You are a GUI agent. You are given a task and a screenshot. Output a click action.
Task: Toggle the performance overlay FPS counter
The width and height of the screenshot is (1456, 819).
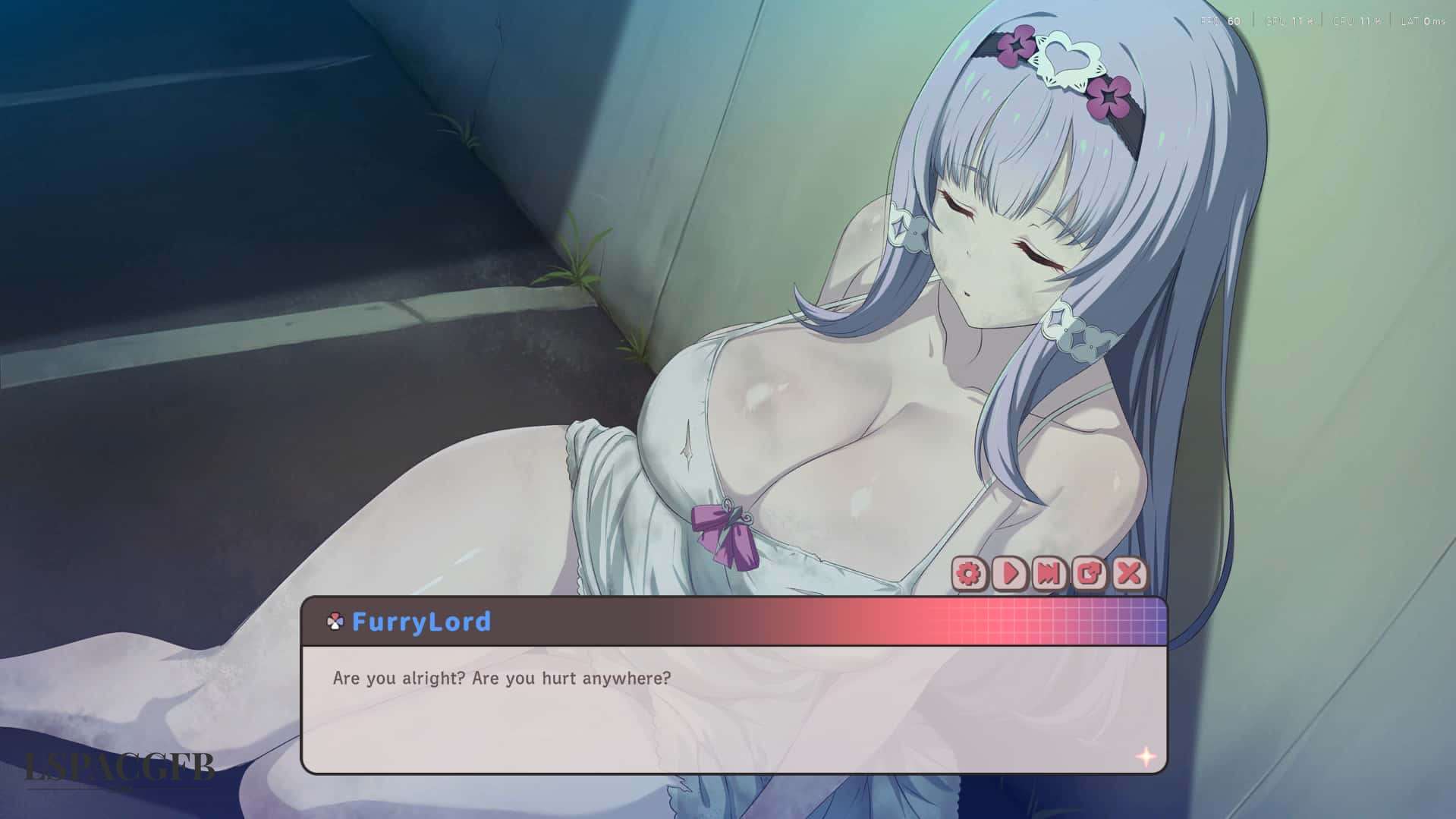pos(1220,21)
